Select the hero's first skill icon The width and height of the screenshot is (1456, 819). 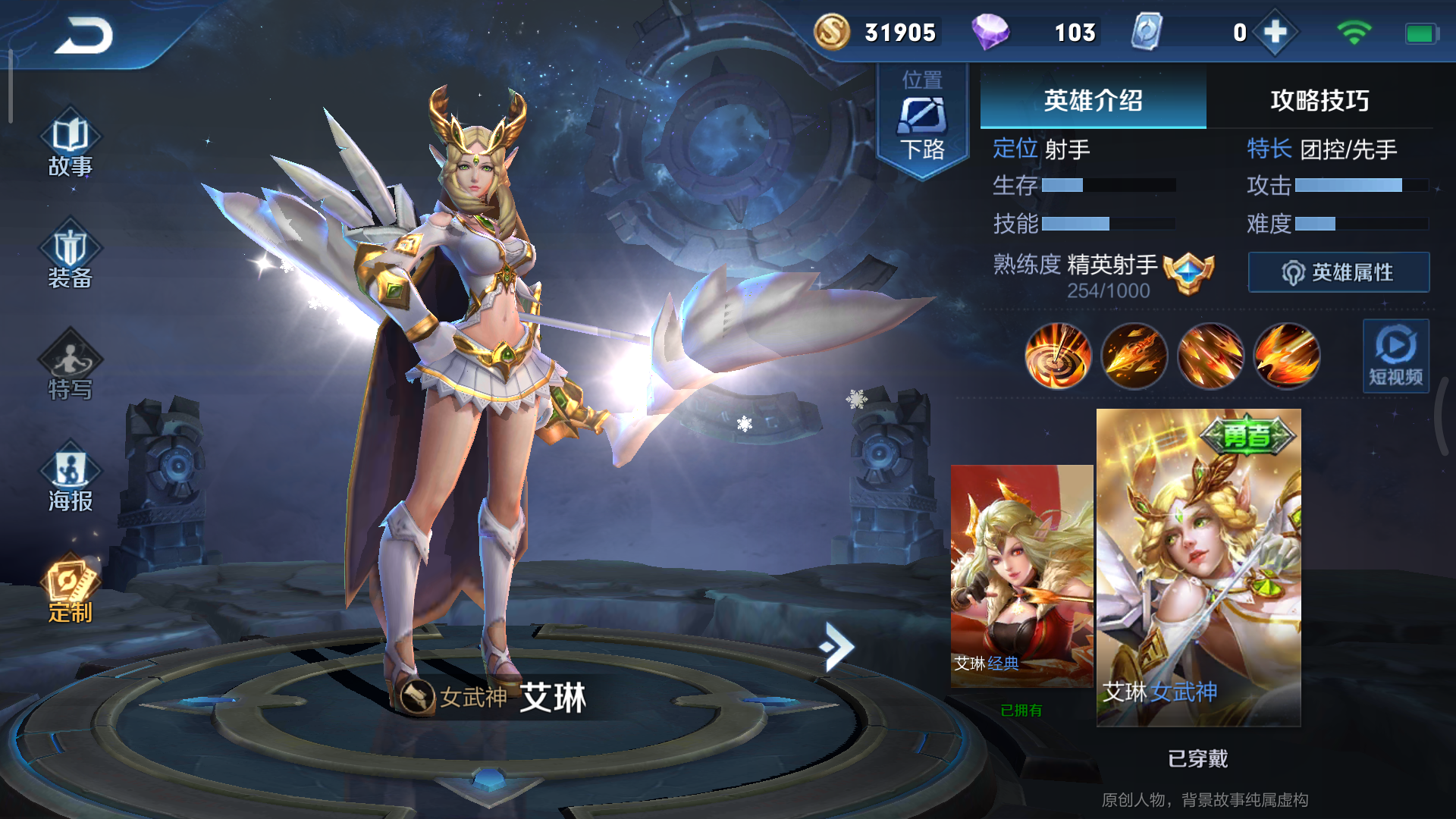point(1058,356)
